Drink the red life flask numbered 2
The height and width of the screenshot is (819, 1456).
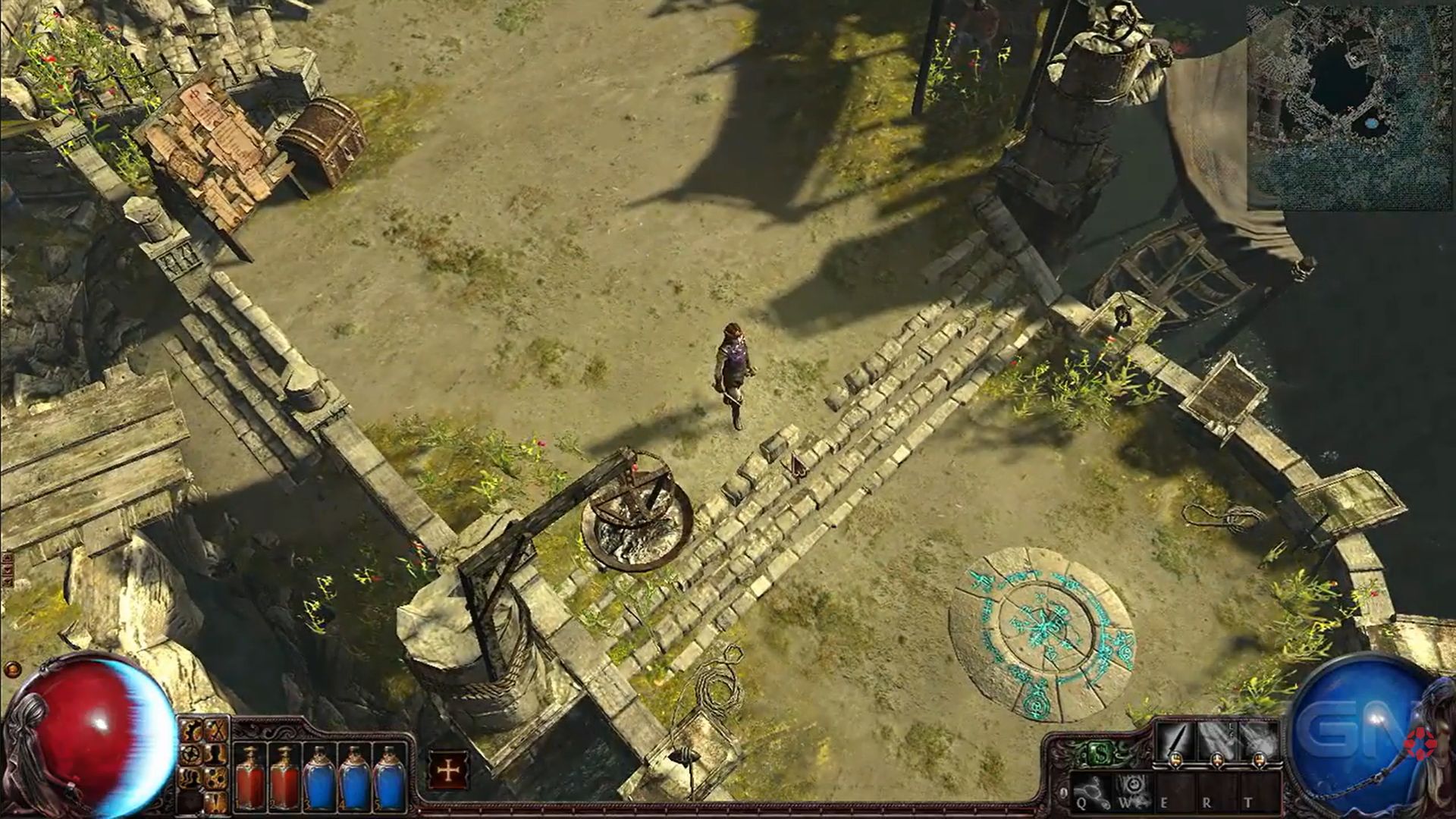[284, 777]
